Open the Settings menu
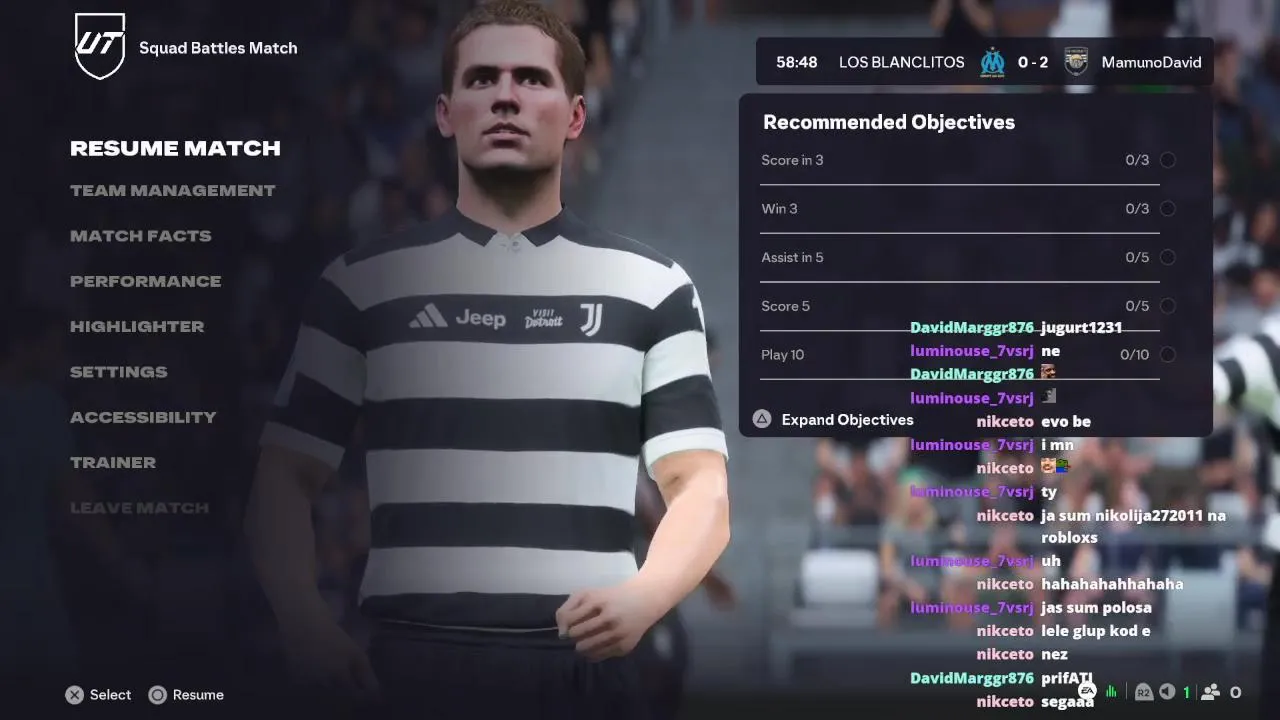 pos(118,372)
